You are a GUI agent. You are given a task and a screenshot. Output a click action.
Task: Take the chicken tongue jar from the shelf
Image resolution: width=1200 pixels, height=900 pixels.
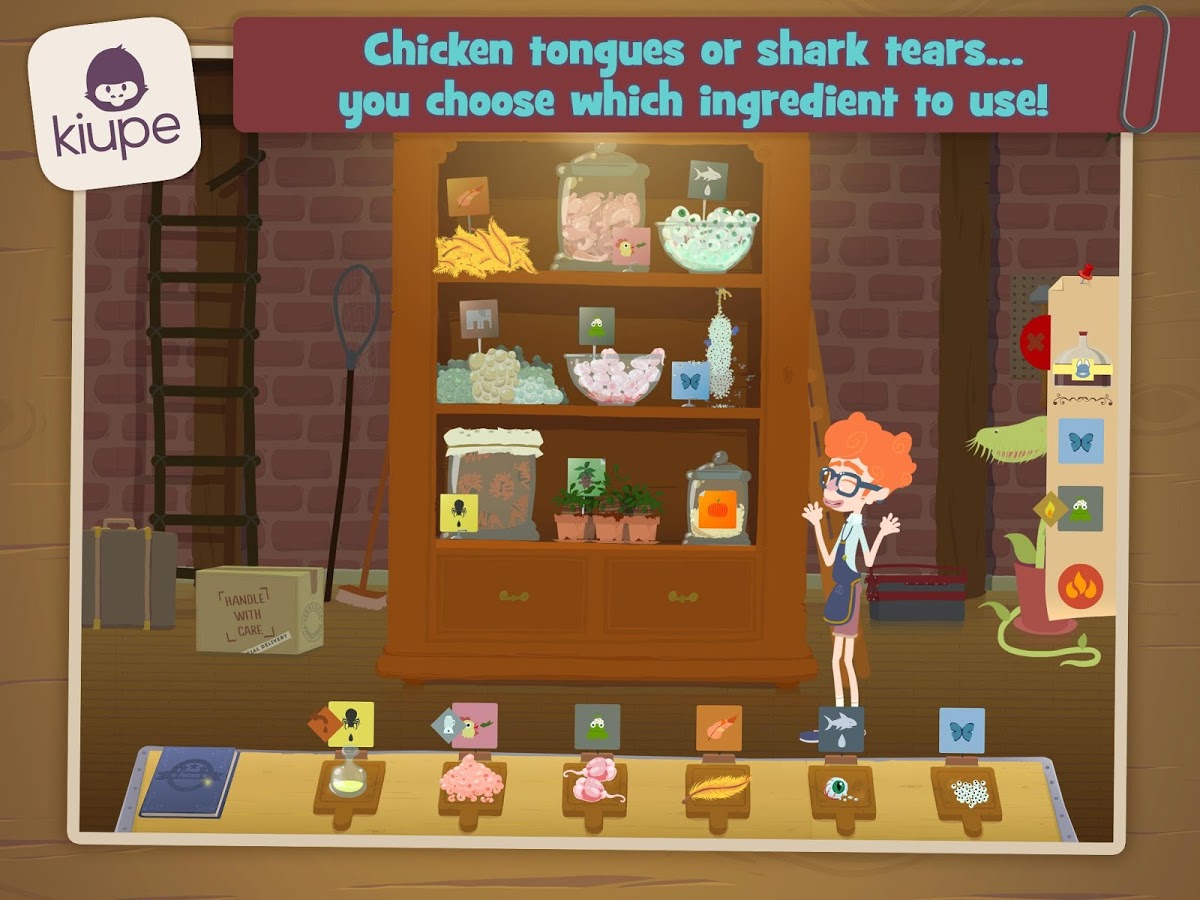click(x=600, y=215)
